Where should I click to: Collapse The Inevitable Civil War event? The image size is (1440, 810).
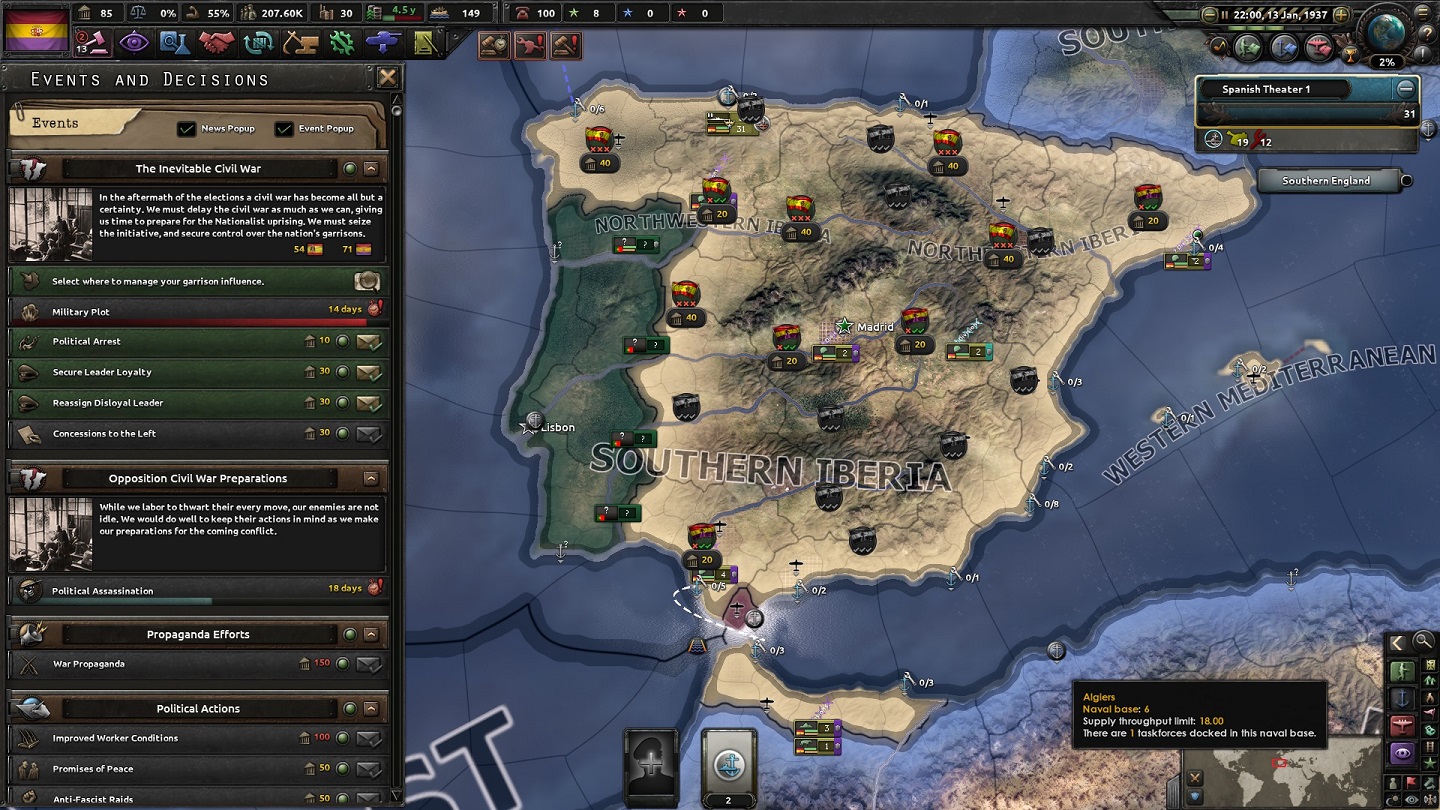(x=372, y=168)
